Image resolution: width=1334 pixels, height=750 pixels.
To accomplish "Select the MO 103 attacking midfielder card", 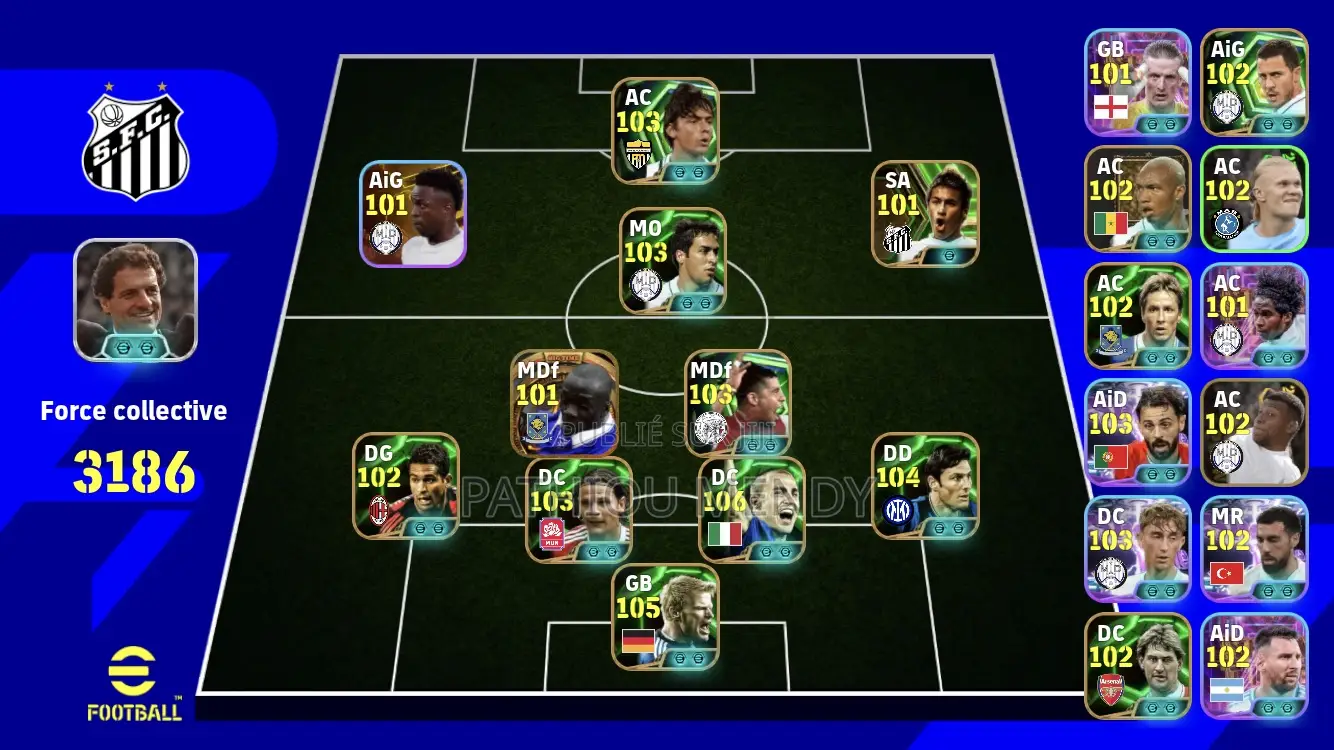I will tap(672, 261).
